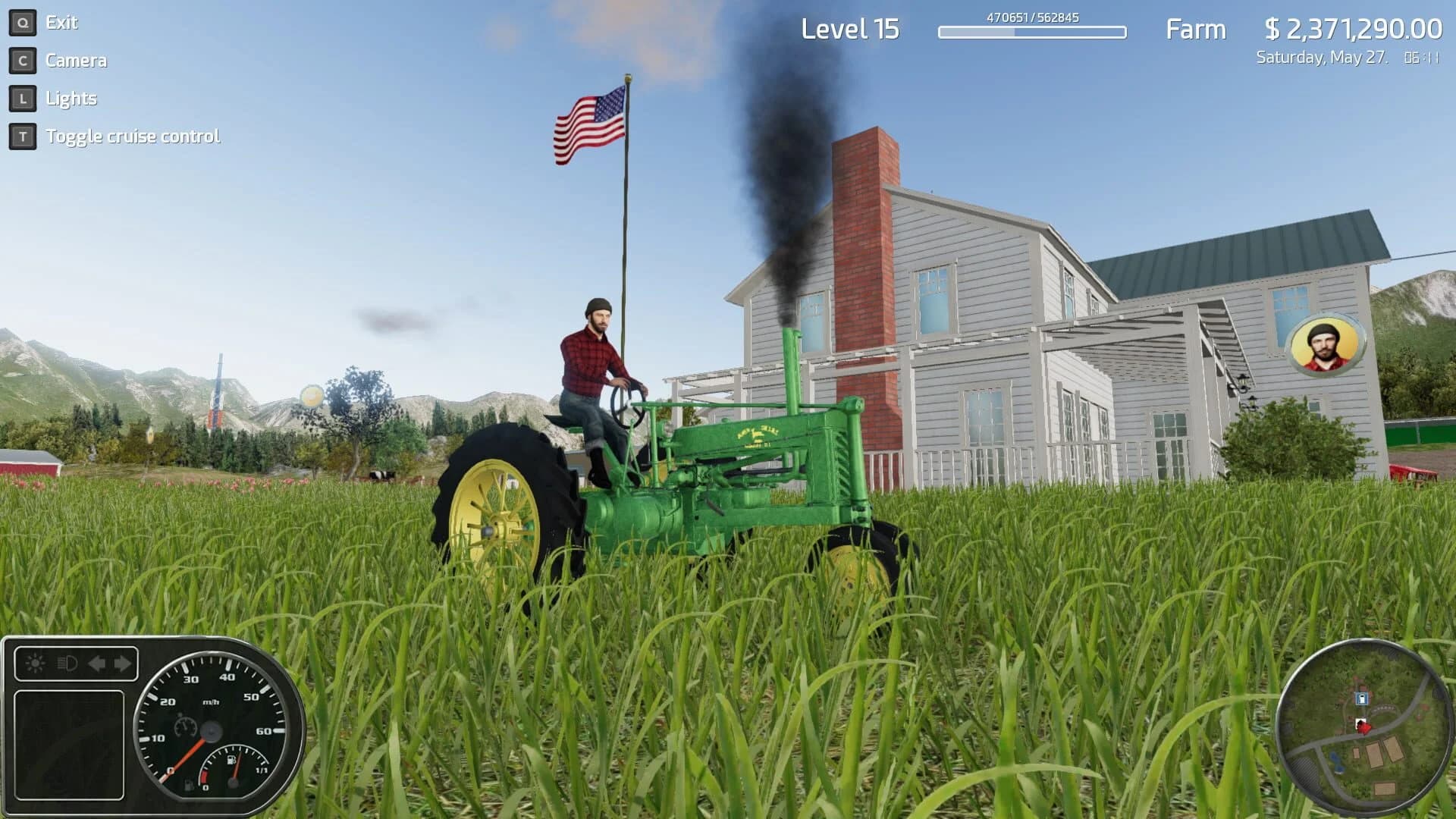Click the left turn signal arrow
This screenshot has height=819, width=1456.
[x=97, y=663]
